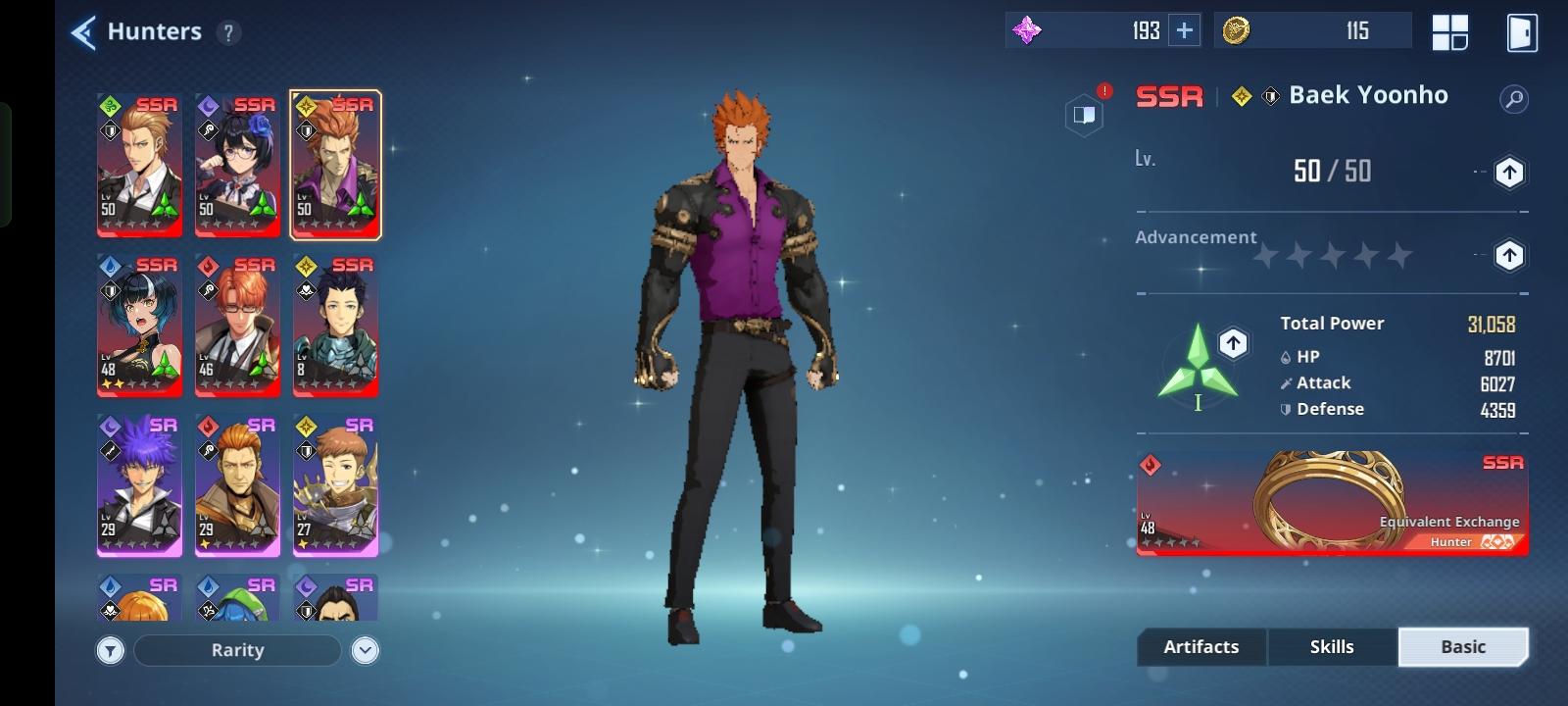Click the red notification badge near the codex icon
This screenshot has width=1568, height=706.
[1105, 89]
